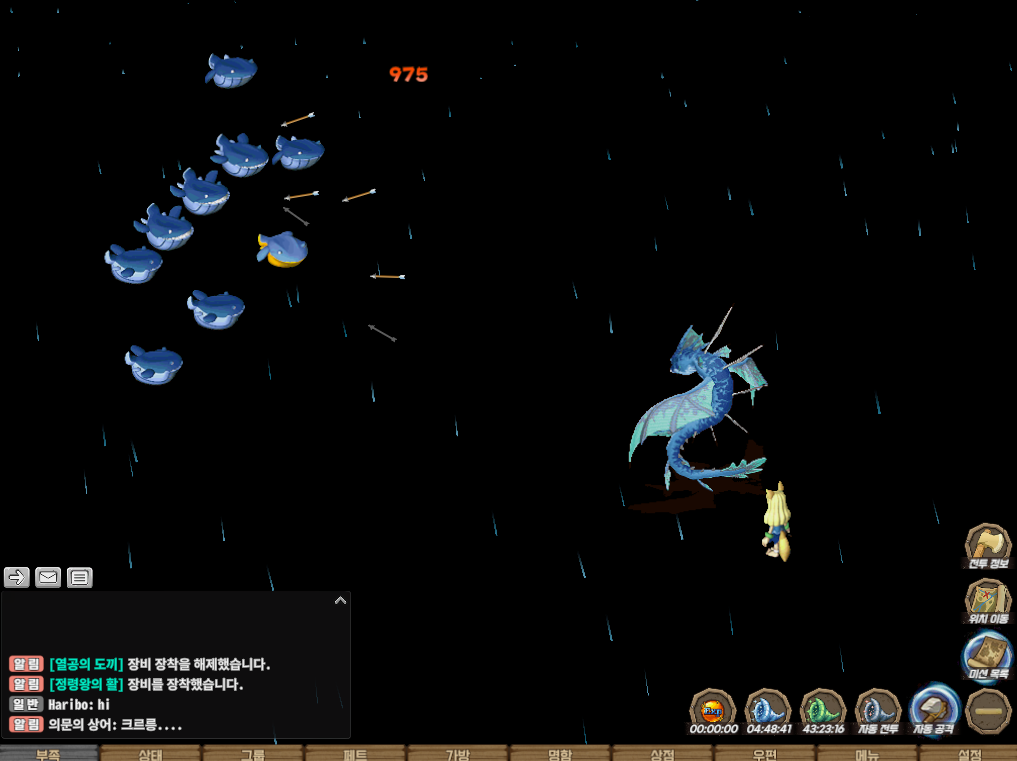
Task: Open the 위치 이동 location travel map
Action: pos(987,600)
